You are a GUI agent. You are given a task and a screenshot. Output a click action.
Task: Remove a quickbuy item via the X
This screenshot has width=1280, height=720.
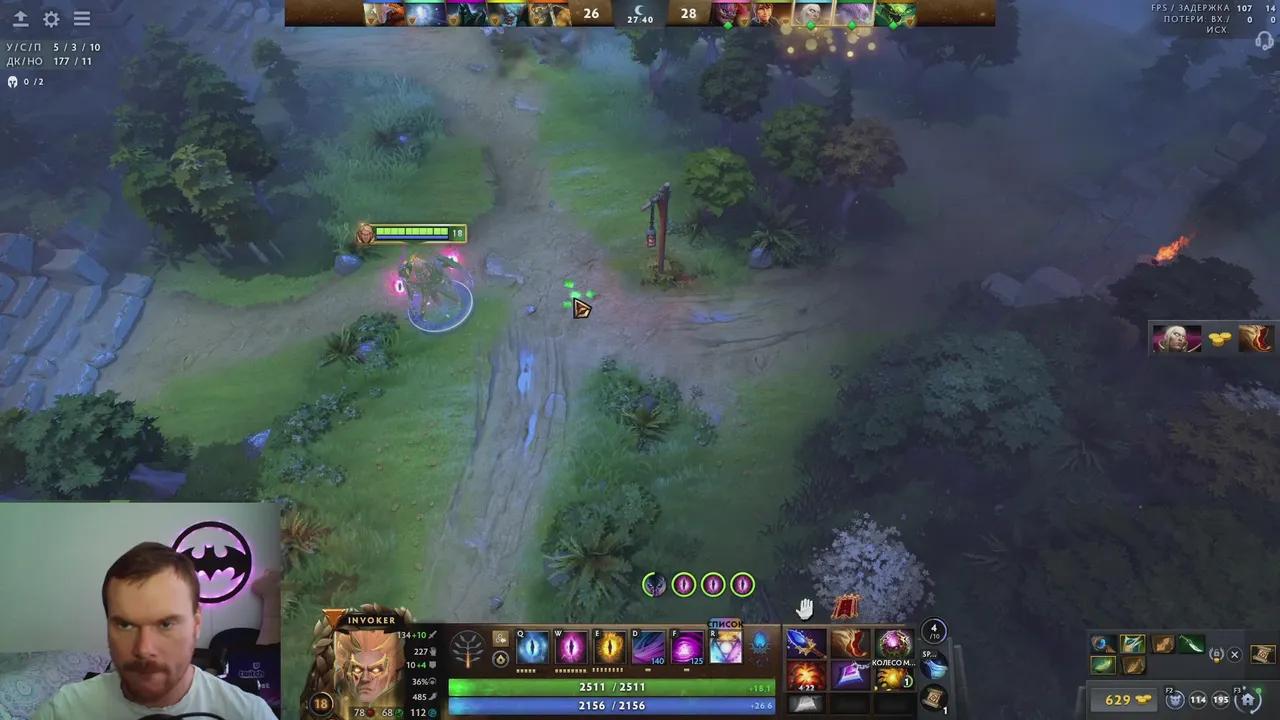tap(1234, 654)
